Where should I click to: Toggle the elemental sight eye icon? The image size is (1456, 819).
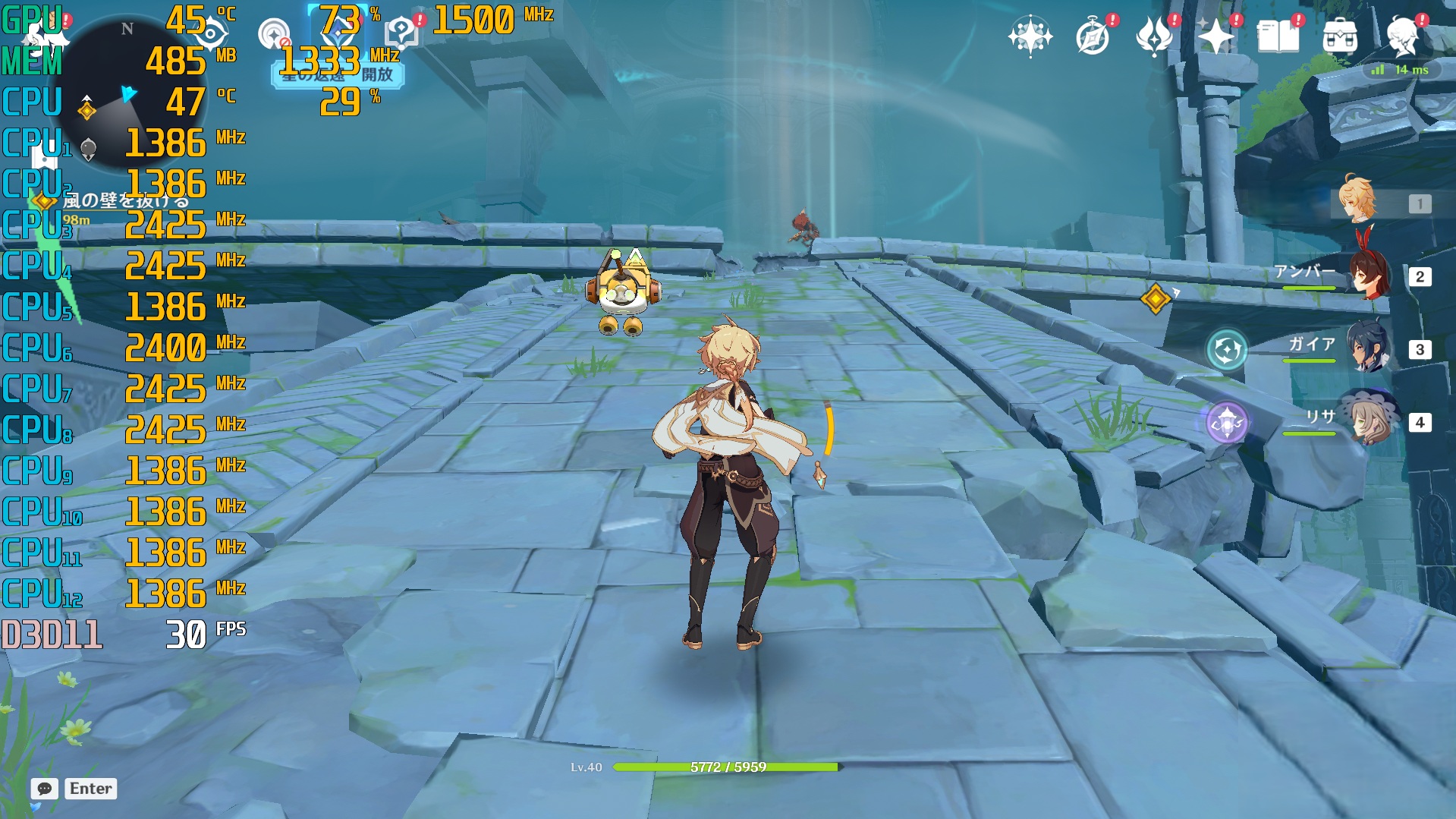coord(209,34)
